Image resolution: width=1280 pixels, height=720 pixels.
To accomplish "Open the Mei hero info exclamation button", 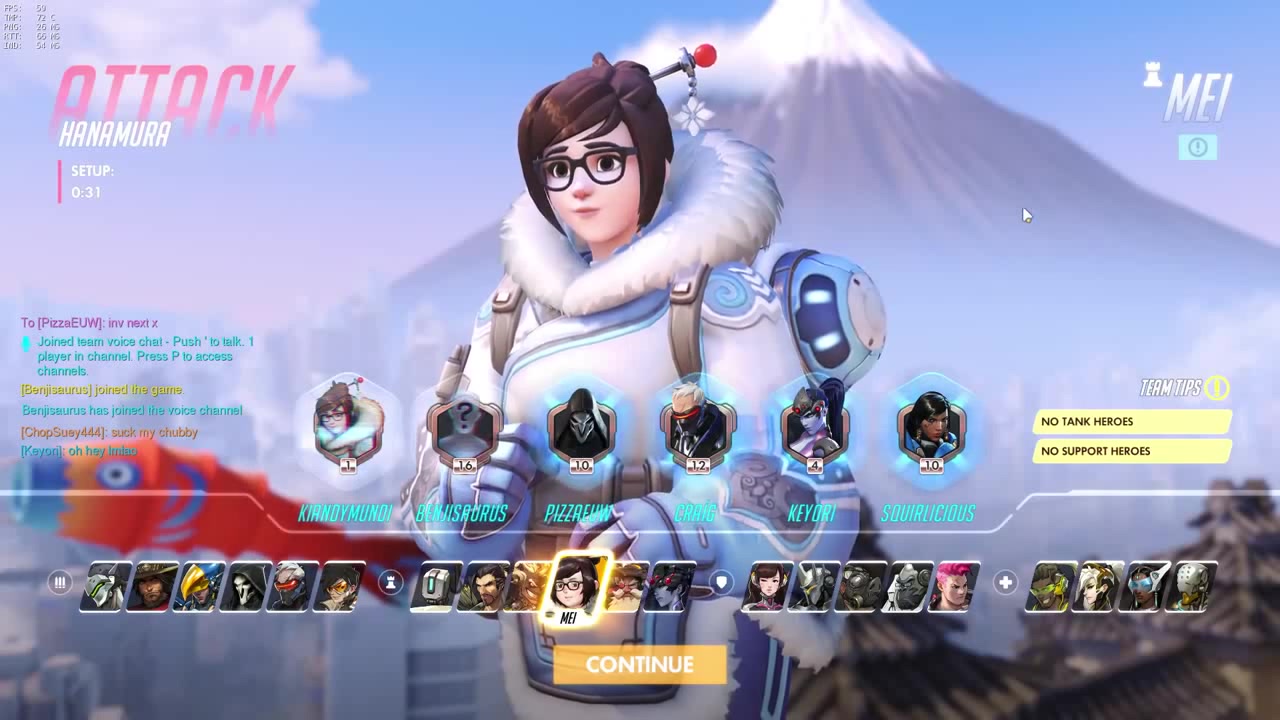I will [1197, 147].
